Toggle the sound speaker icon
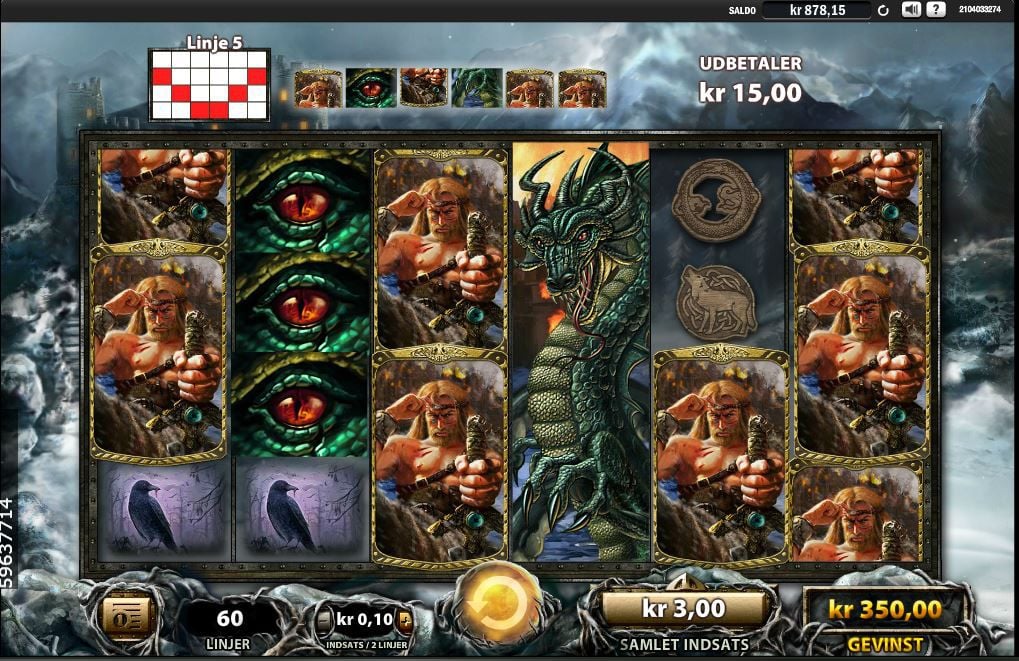Screen dimensions: 1019x661 pos(910,10)
